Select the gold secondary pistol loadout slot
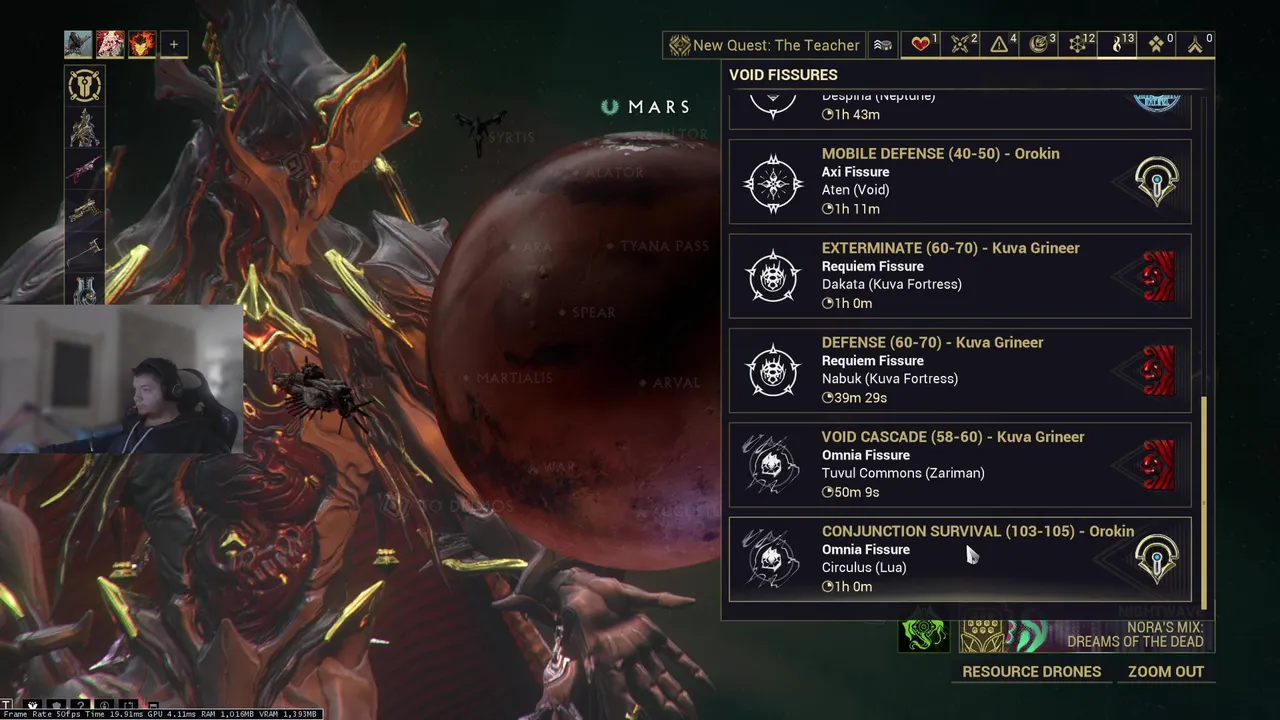 coord(85,209)
